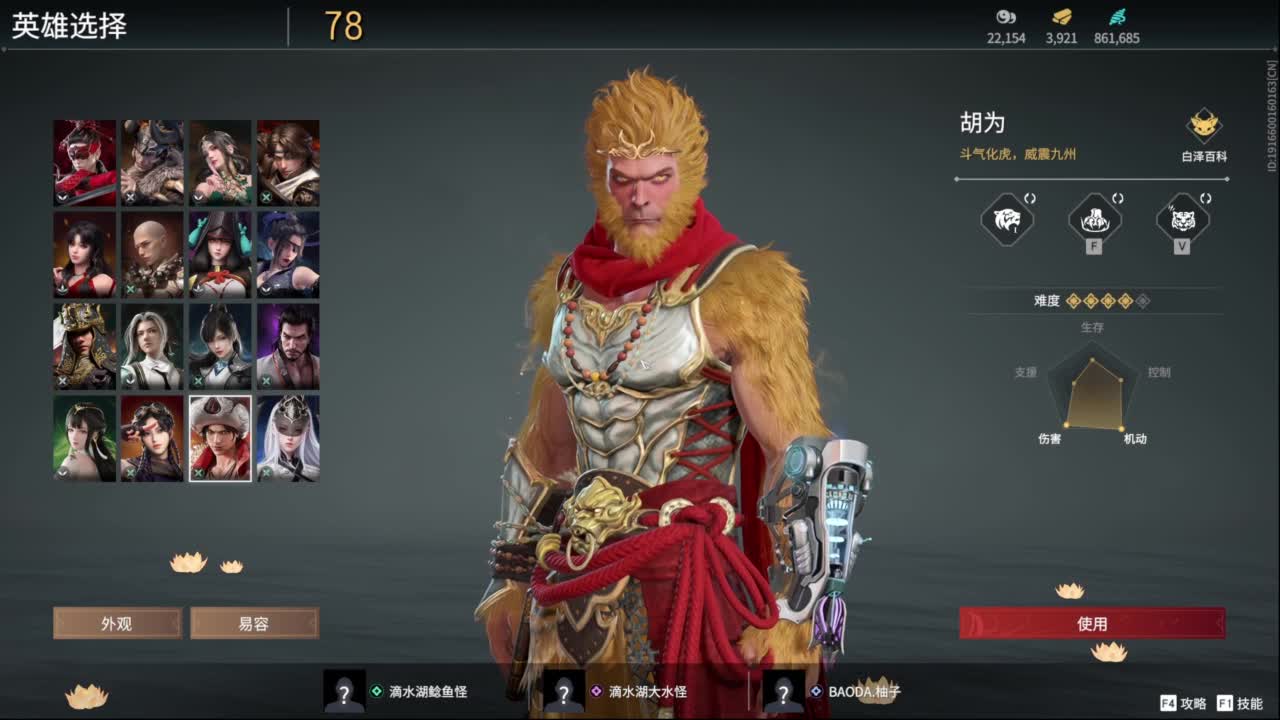This screenshot has width=1280, height=720.
Task: View the F ultimate ability icon
Action: coord(1093,220)
